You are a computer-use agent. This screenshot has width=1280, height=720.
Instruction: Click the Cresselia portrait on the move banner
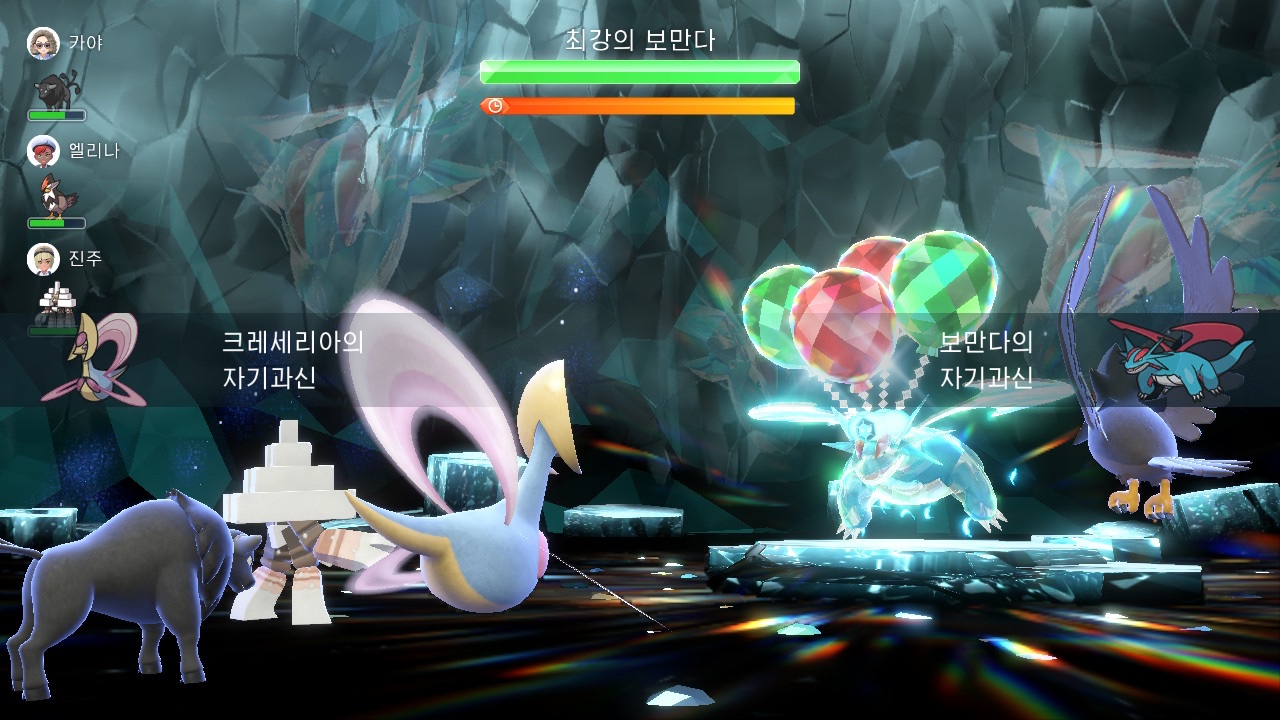[x=92, y=360]
